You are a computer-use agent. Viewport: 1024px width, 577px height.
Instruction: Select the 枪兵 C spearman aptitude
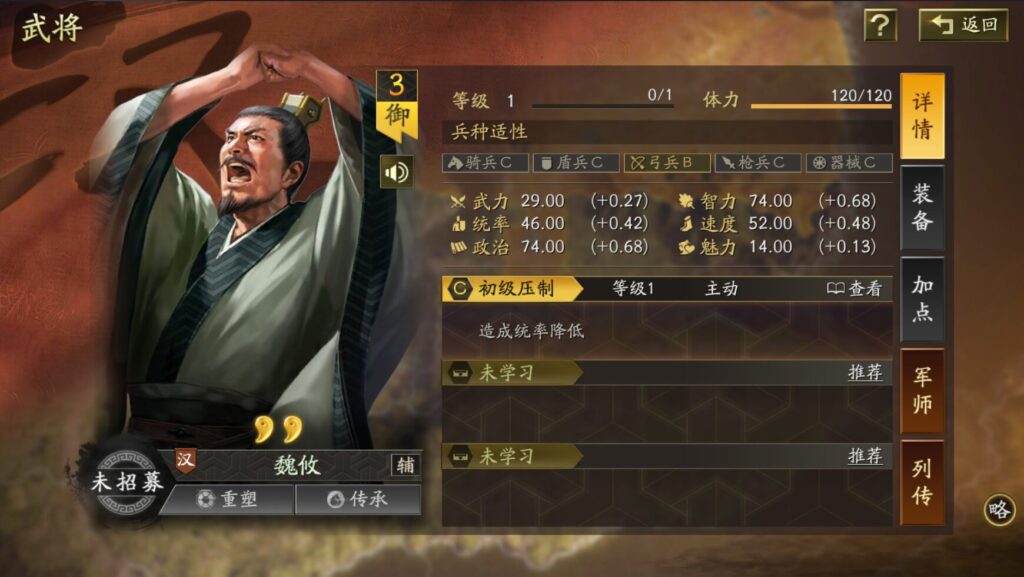[758, 162]
